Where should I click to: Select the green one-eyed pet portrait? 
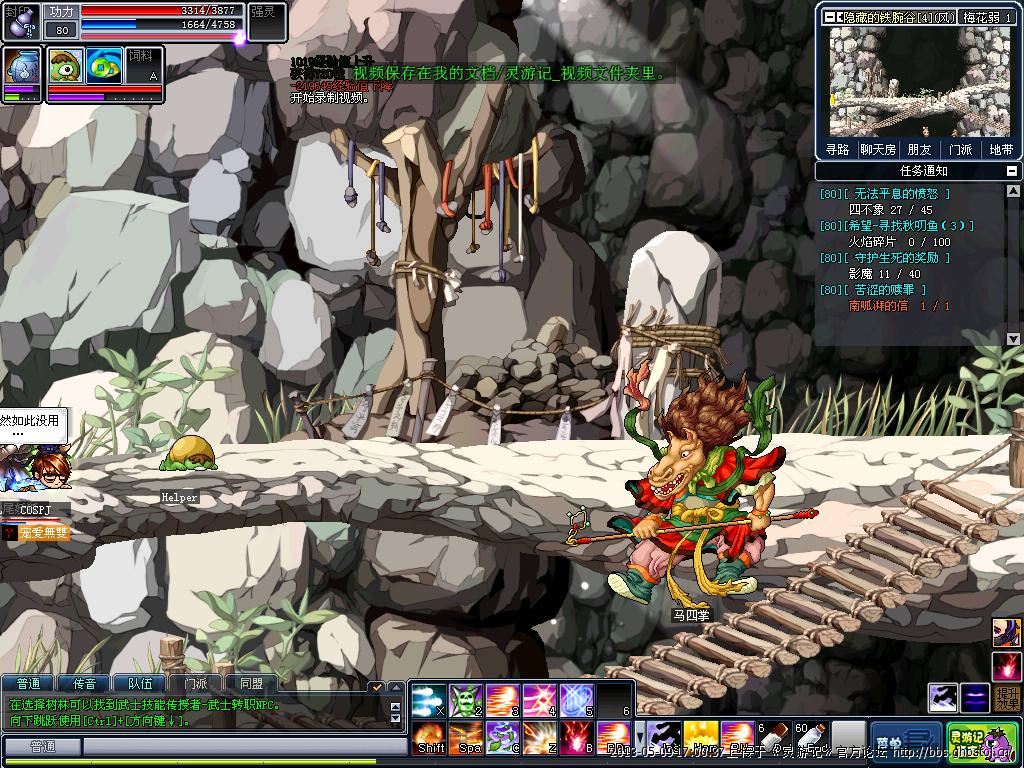click(66, 65)
